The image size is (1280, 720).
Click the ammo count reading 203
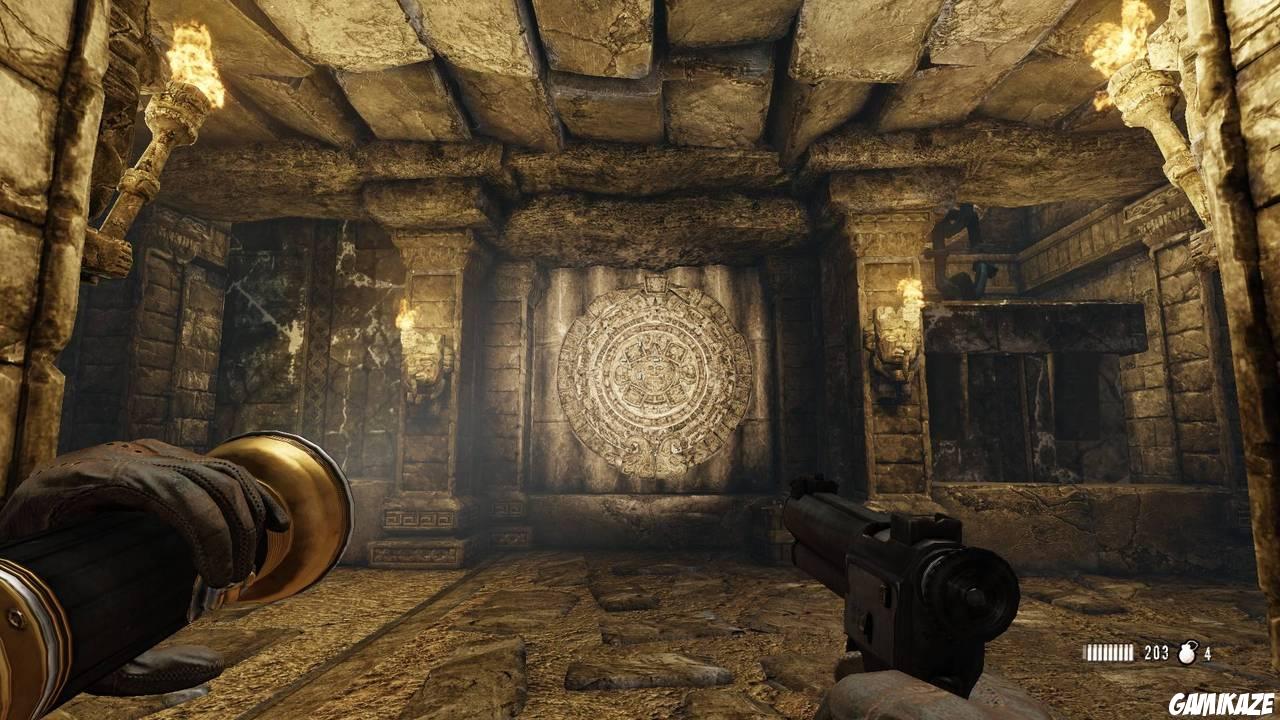tap(1155, 652)
